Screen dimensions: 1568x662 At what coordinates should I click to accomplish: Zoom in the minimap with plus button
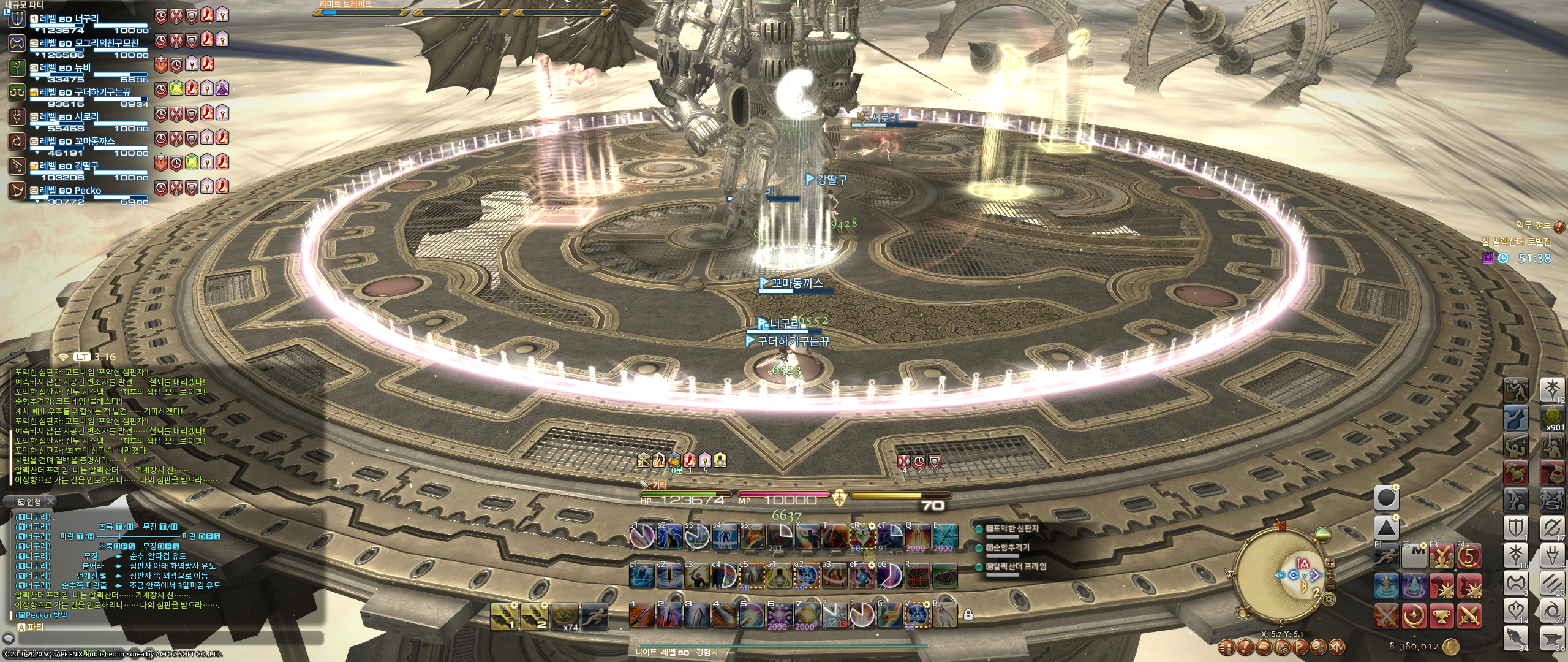1330,563
